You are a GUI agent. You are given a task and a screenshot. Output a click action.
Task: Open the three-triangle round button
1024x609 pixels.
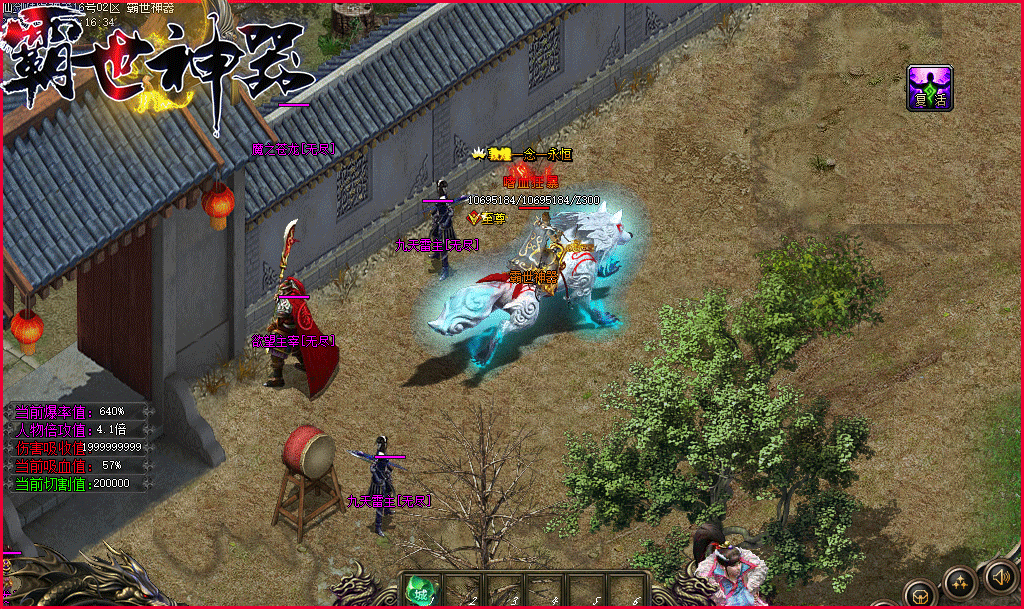961,583
